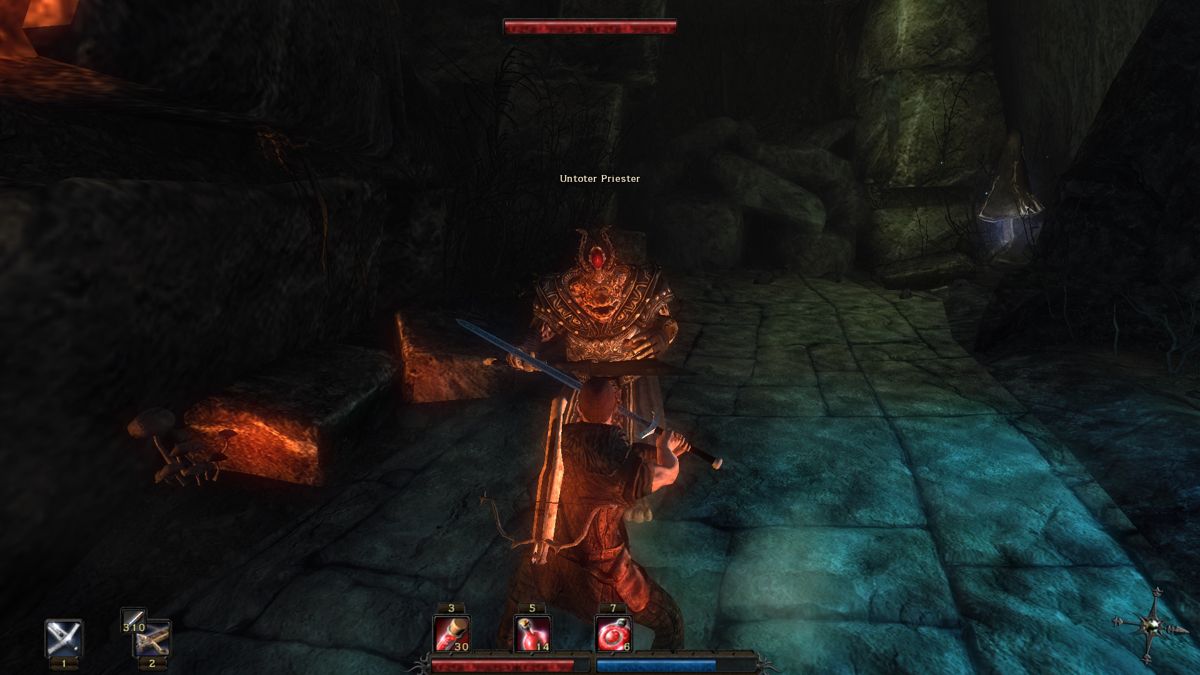Use the red vial with 30 left

[451, 633]
